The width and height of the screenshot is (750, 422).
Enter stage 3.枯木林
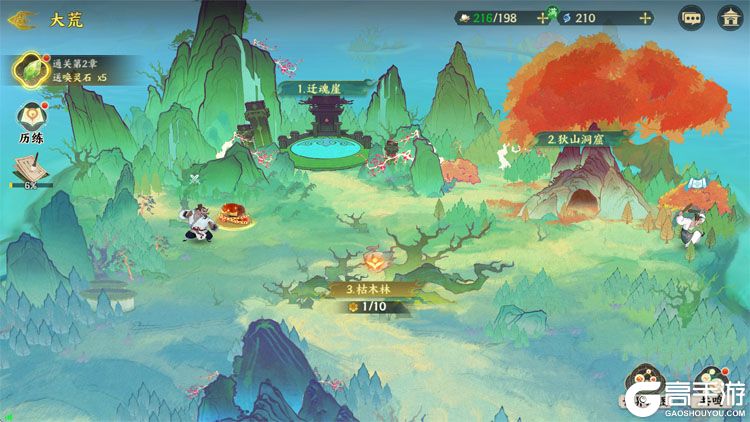pos(374,288)
